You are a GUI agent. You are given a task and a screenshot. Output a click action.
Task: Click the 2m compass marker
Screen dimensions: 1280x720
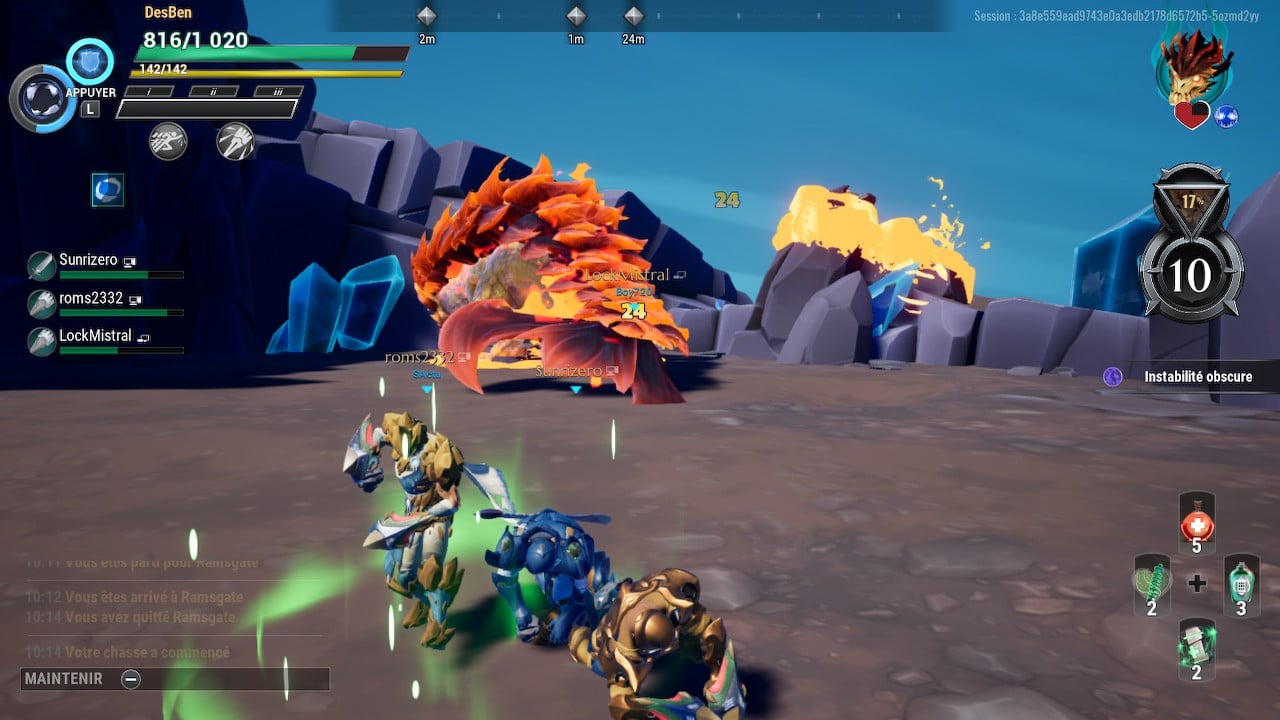[x=427, y=17]
